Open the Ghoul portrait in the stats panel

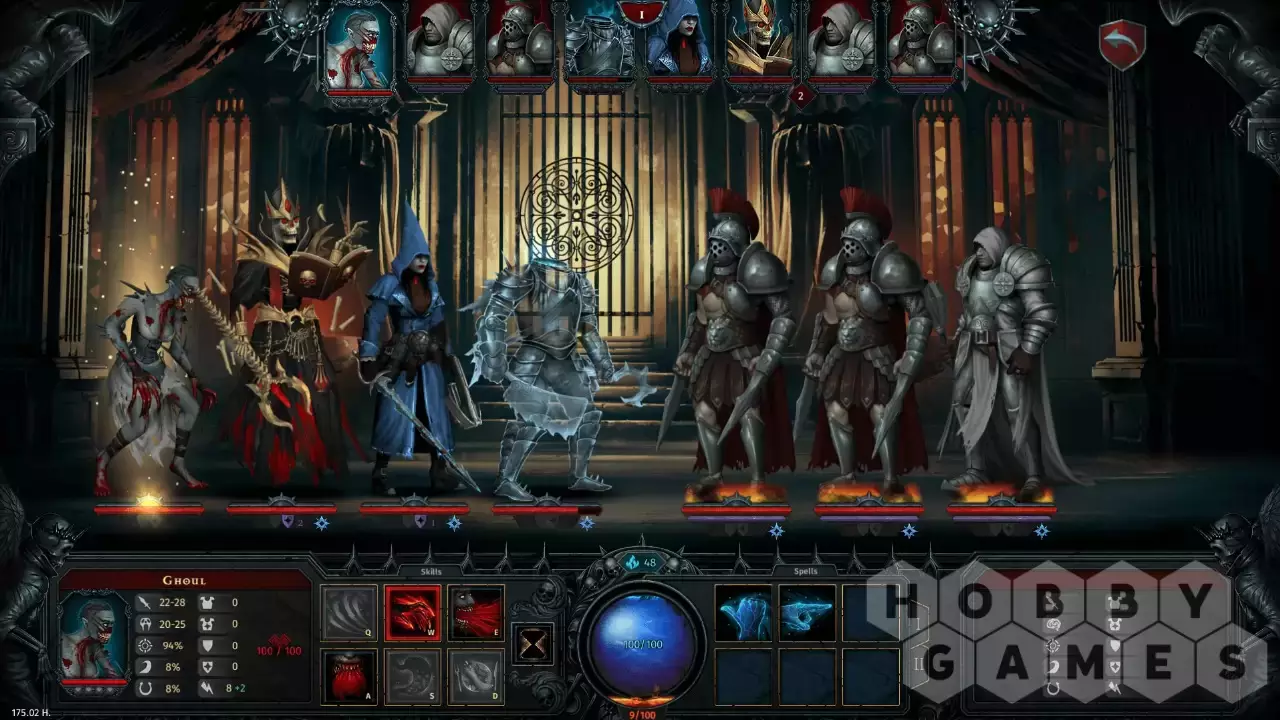point(93,634)
